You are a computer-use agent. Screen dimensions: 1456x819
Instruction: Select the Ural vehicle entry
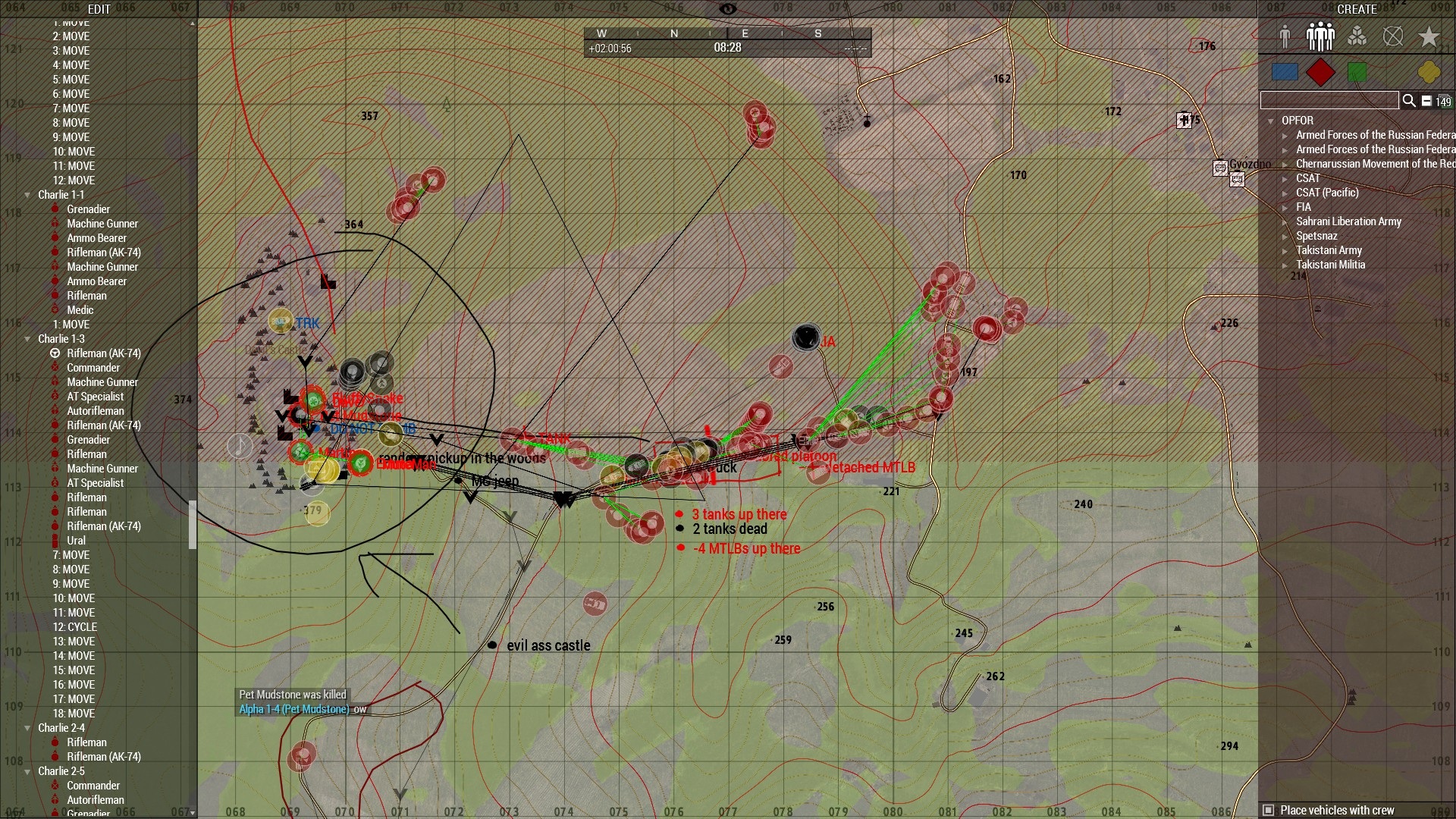click(x=76, y=541)
